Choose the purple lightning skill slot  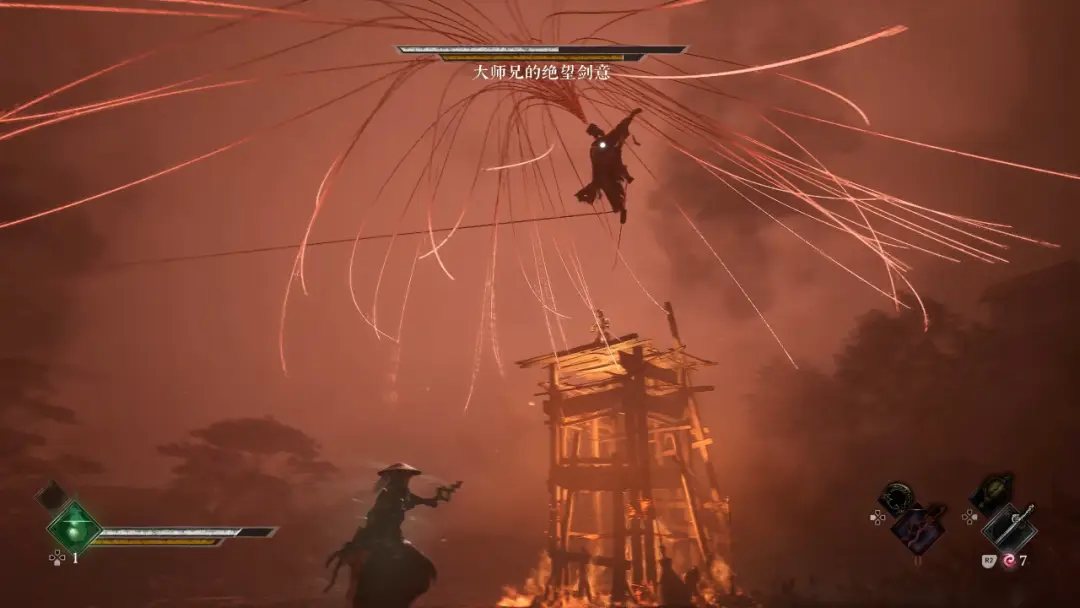[x=919, y=528]
